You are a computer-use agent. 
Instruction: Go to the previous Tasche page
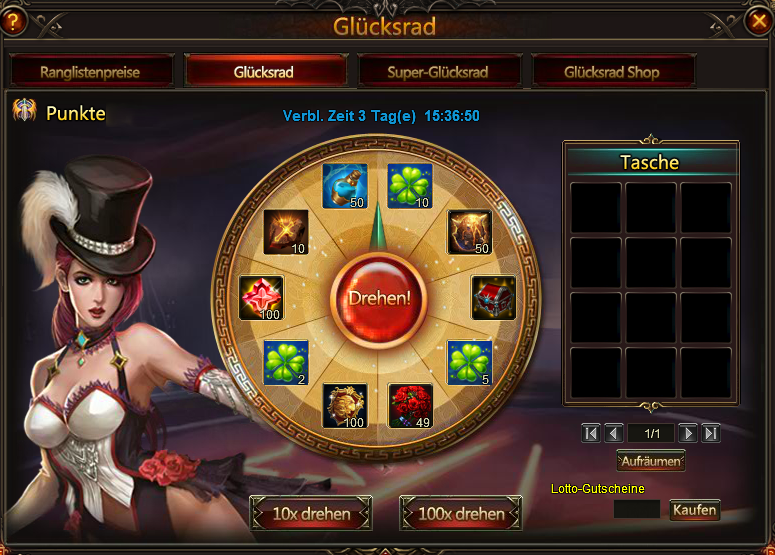[x=614, y=433]
